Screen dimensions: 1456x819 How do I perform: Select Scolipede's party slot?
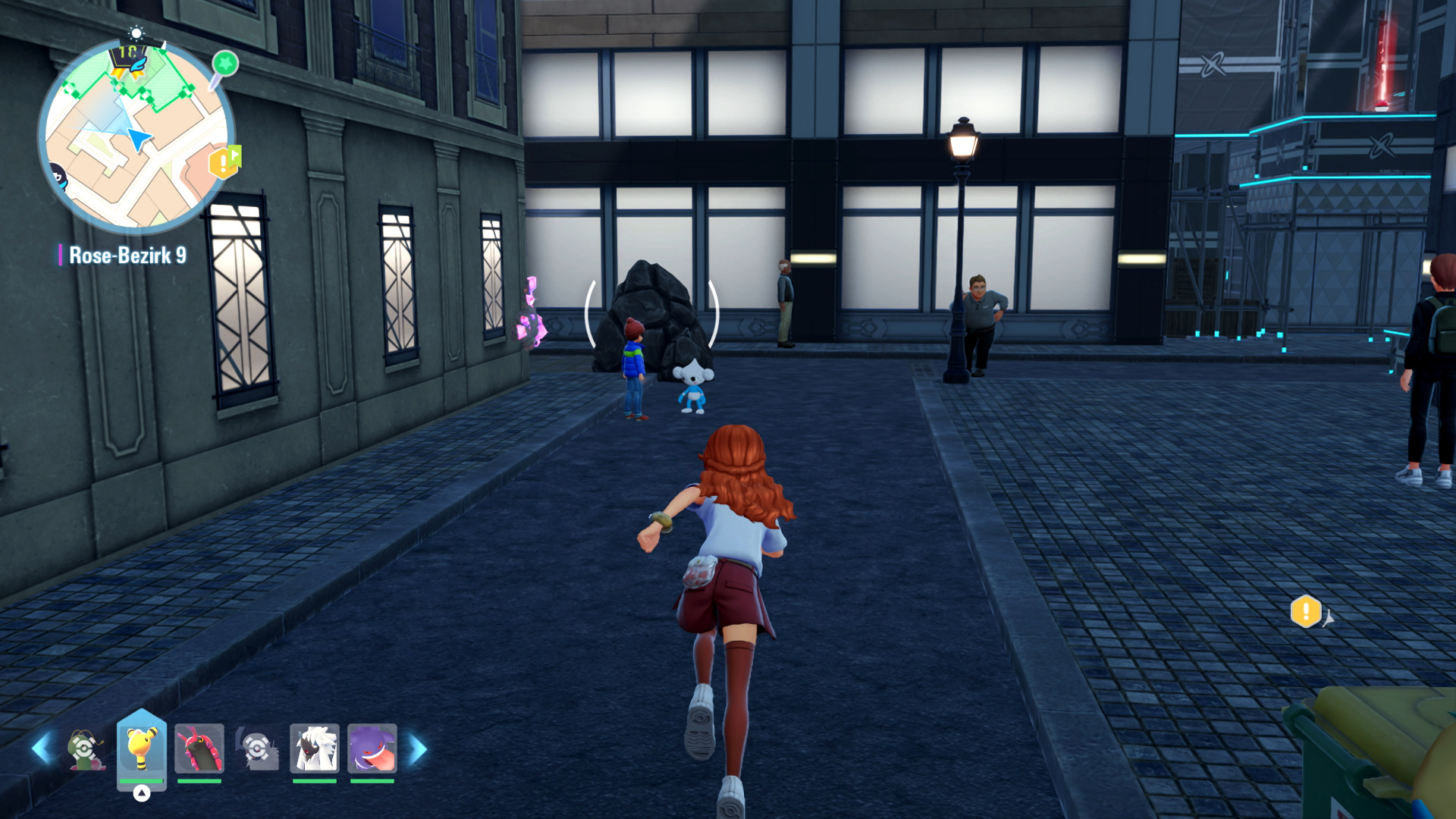[x=199, y=748]
